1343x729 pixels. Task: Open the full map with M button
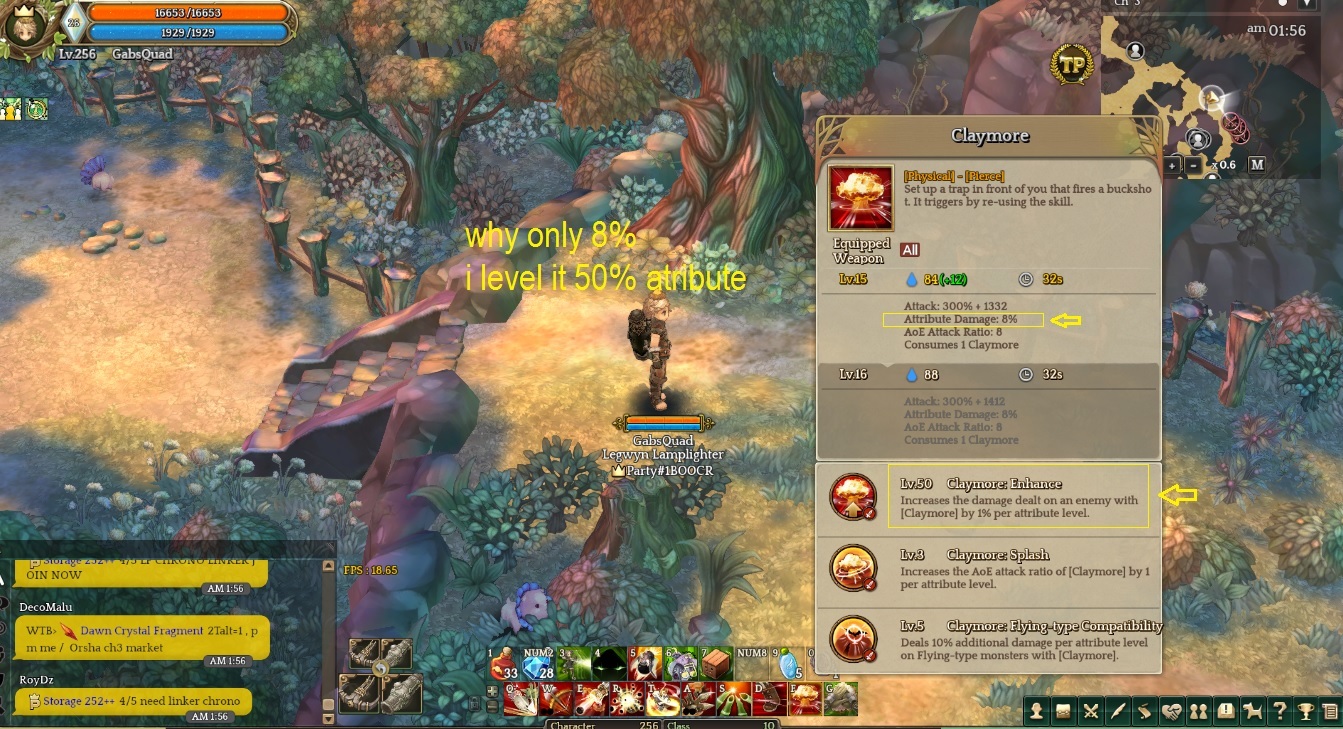point(1256,165)
